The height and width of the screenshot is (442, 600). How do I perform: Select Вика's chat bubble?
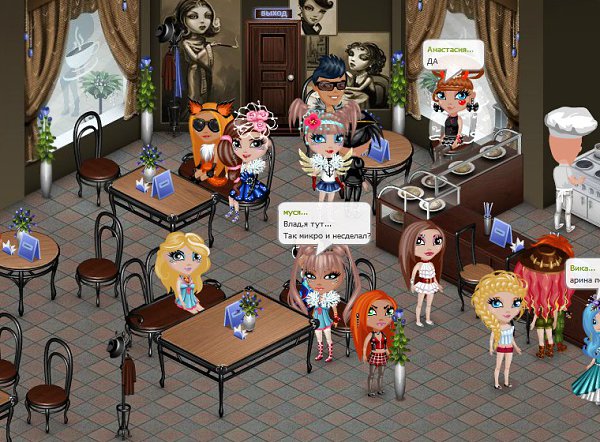click(582, 275)
